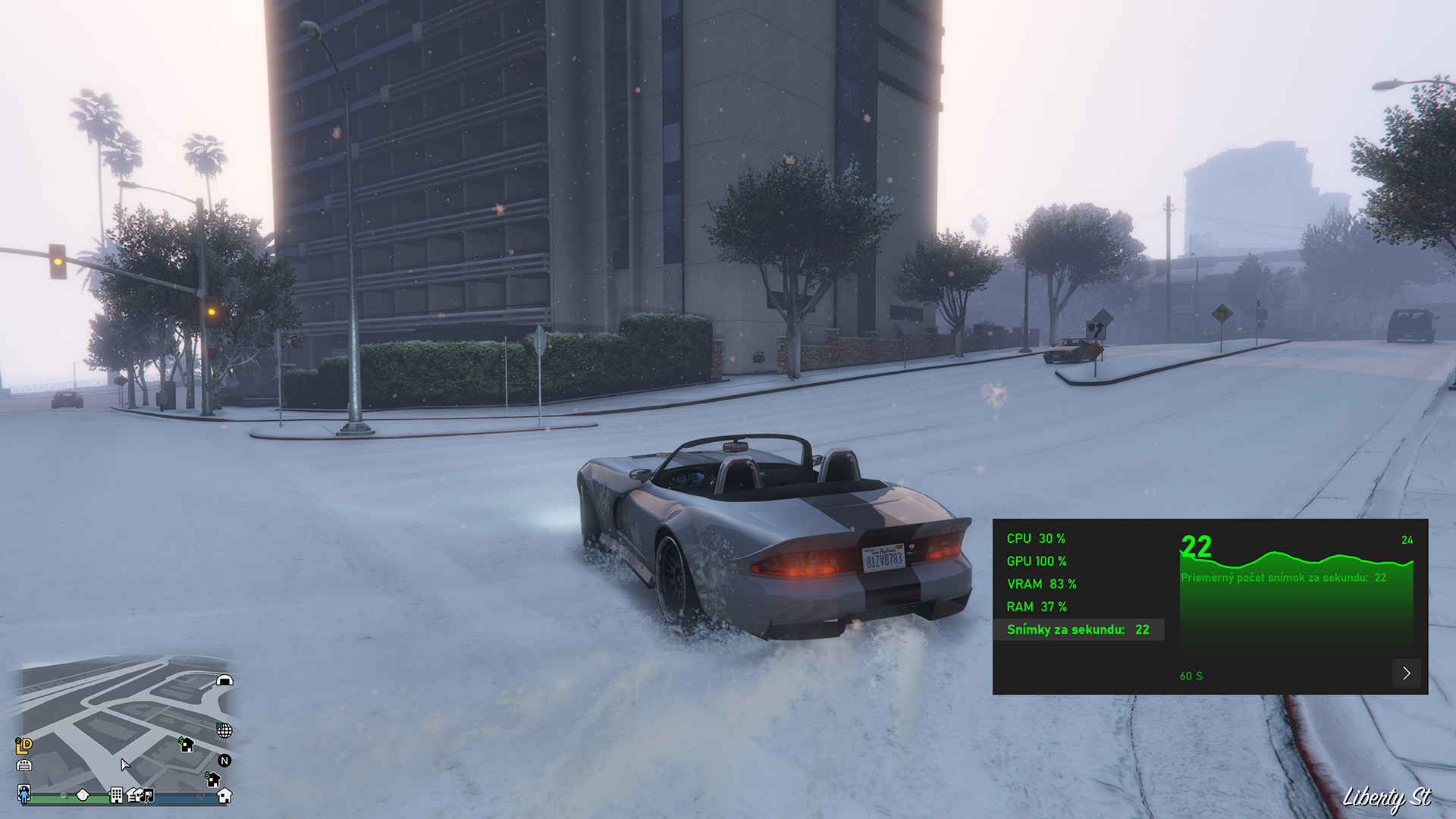Click the globe marker with letter H

point(224,730)
